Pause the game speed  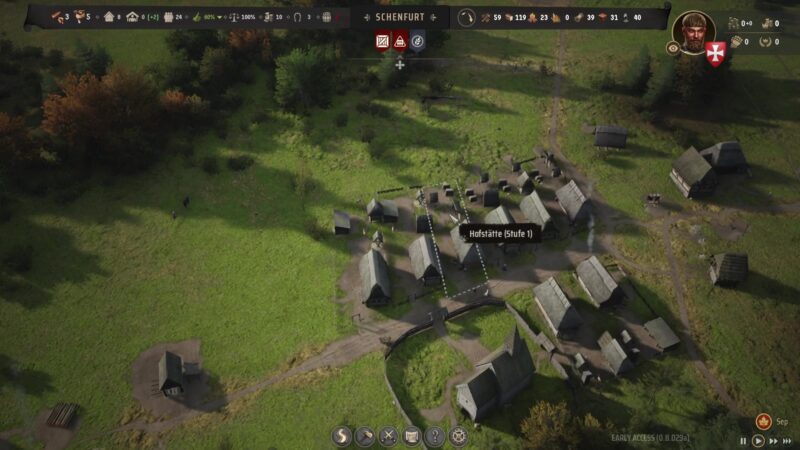[x=743, y=441]
